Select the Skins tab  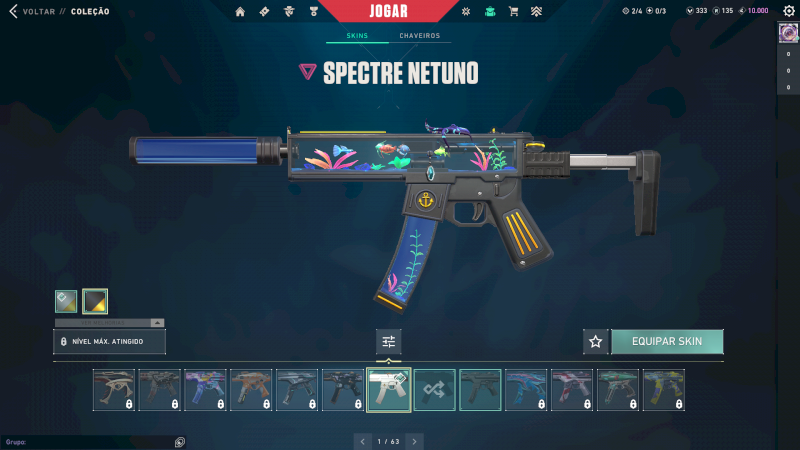click(357, 36)
